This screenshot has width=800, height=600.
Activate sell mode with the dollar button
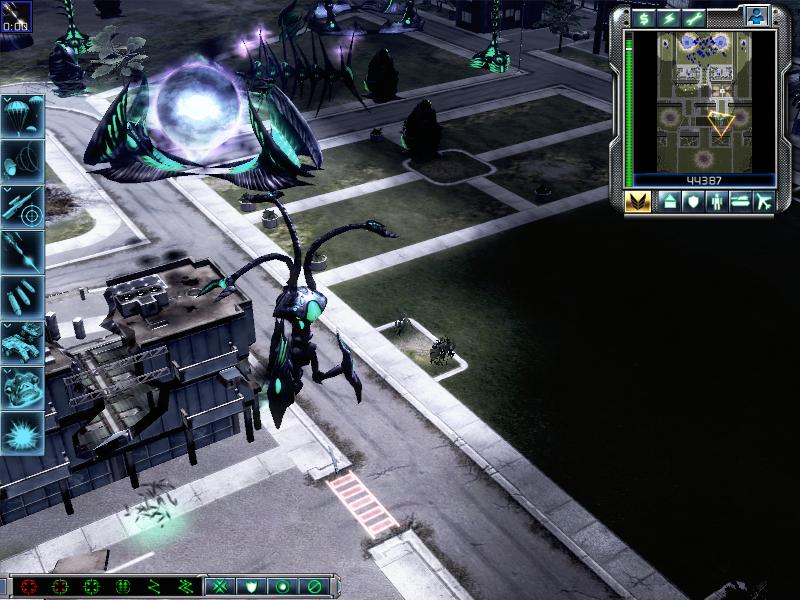tap(642, 18)
